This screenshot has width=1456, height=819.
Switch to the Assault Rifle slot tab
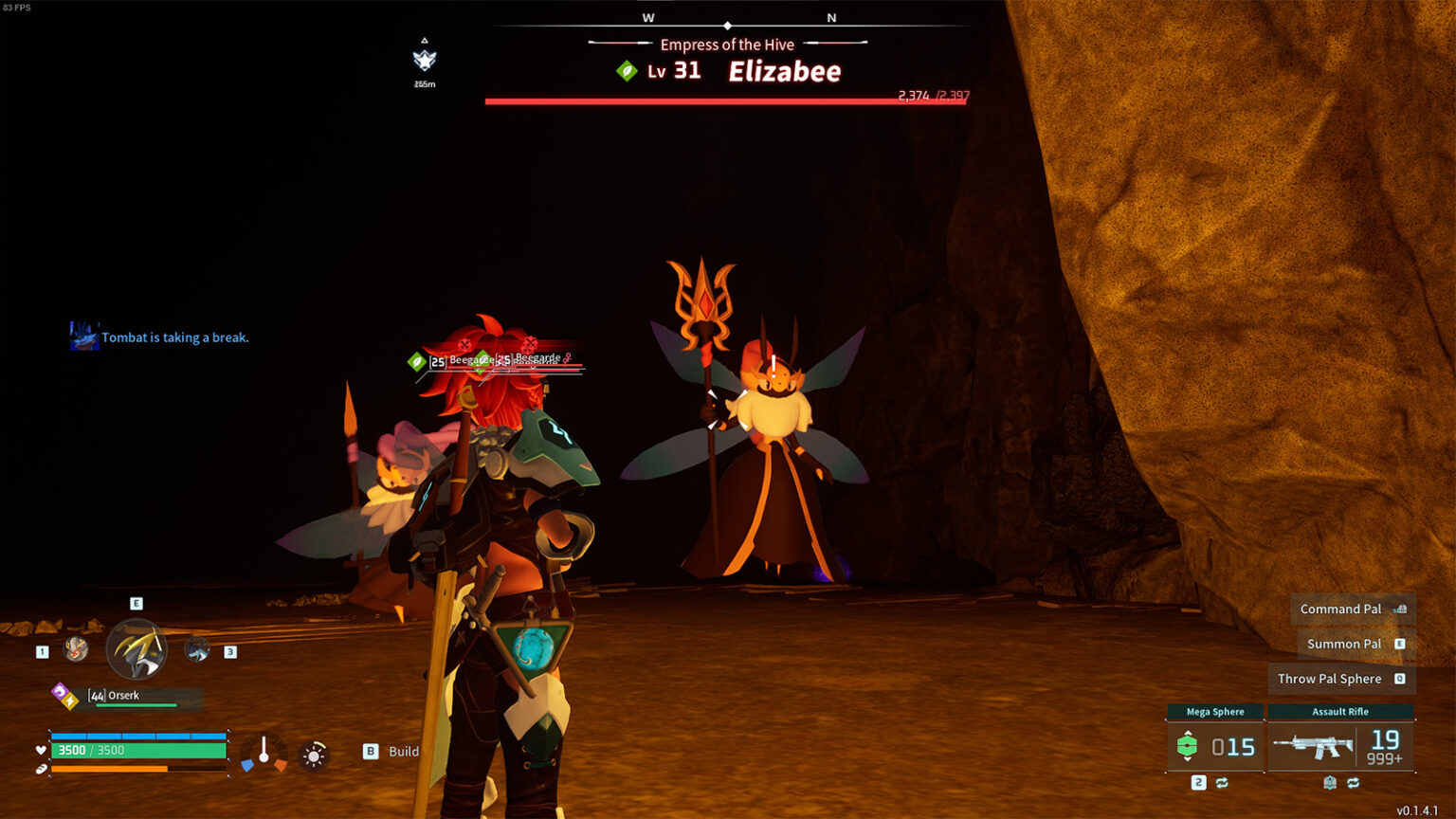click(x=1339, y=711)
